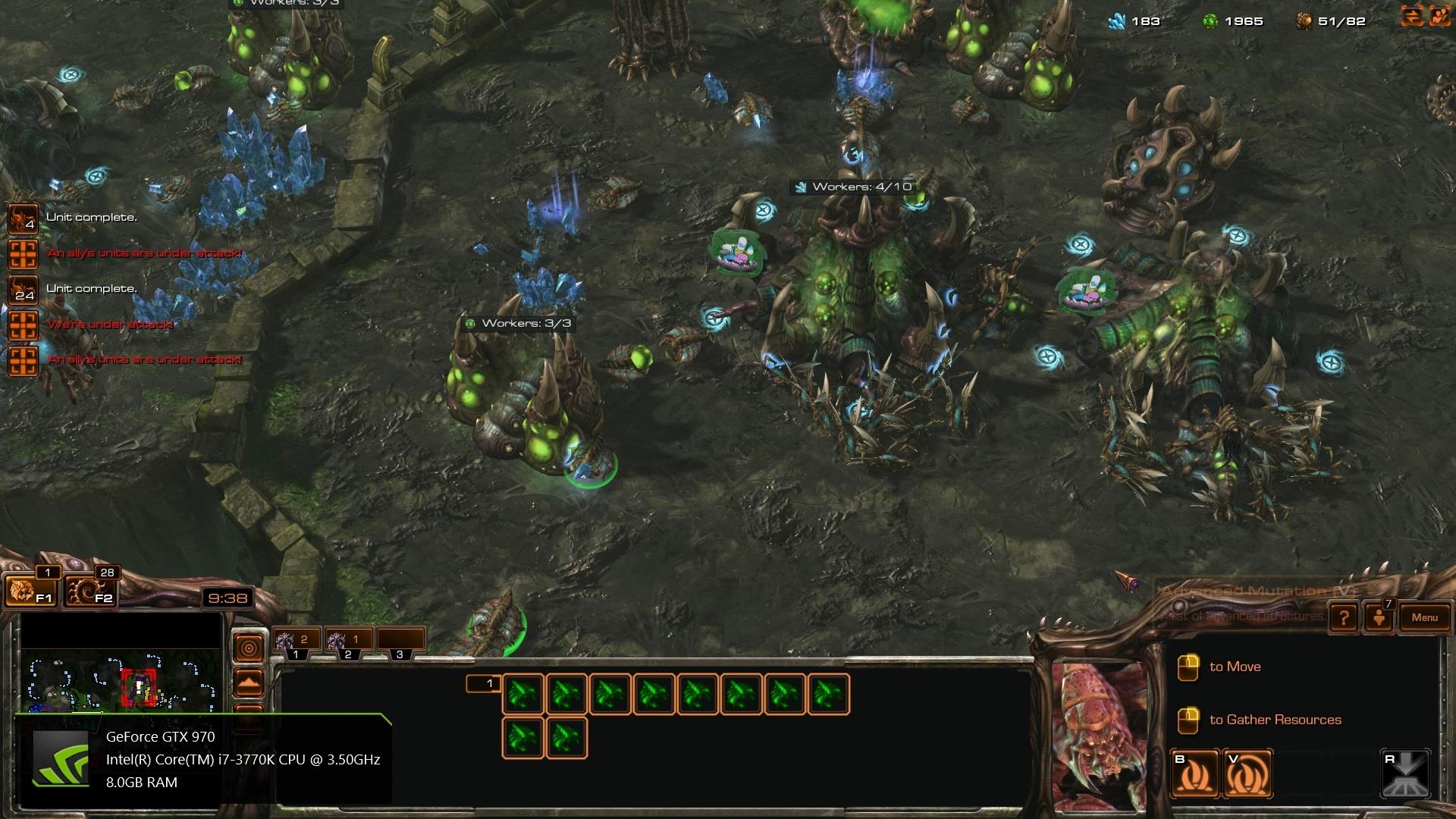Click the minimap ping signal button

(249, 648)
